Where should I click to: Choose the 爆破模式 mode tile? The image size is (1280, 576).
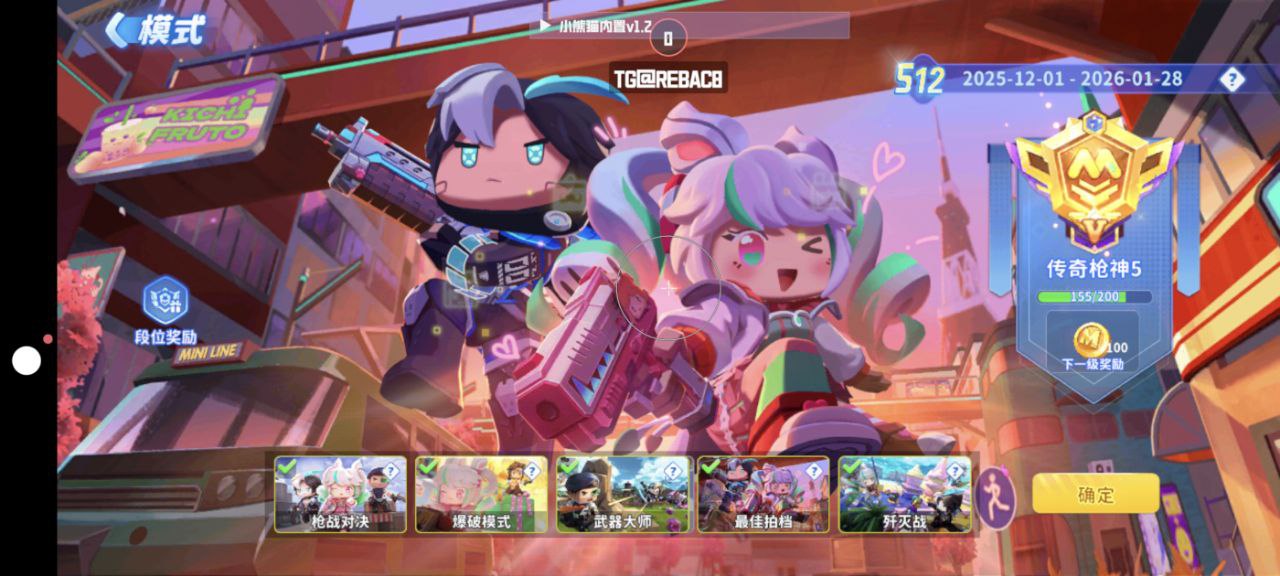pyautogui.click(x=481, y=495)
